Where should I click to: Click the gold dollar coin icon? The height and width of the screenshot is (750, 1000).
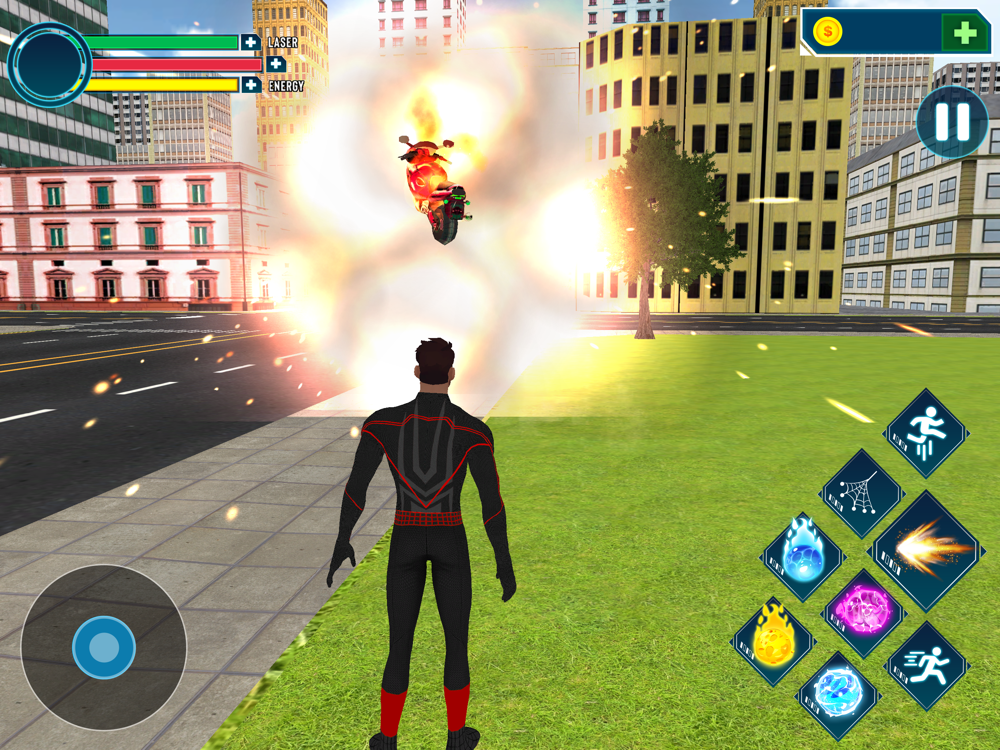tap(827, 32)
